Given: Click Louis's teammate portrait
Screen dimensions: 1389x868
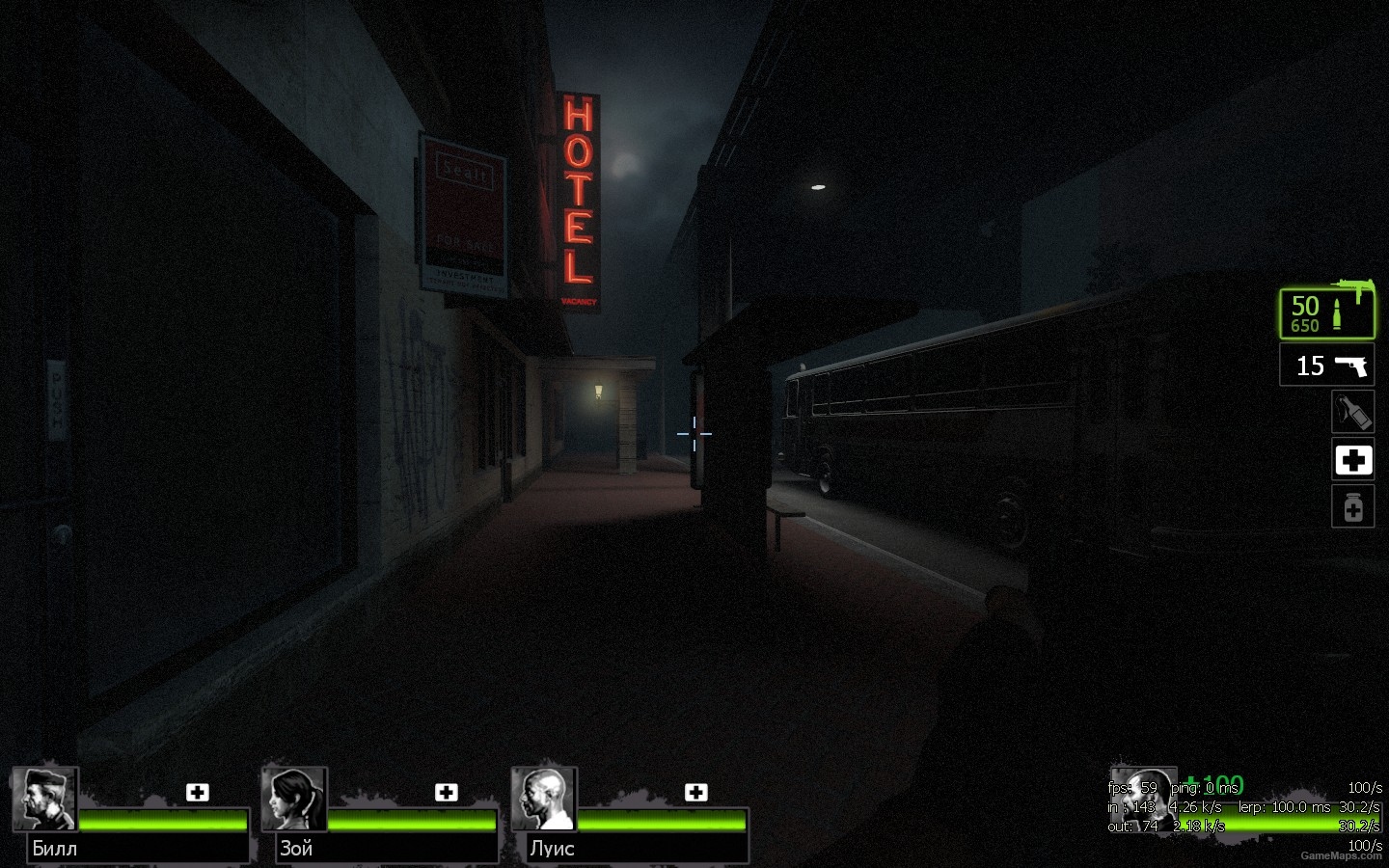Looking at the screenshot, I should (544, 800).
